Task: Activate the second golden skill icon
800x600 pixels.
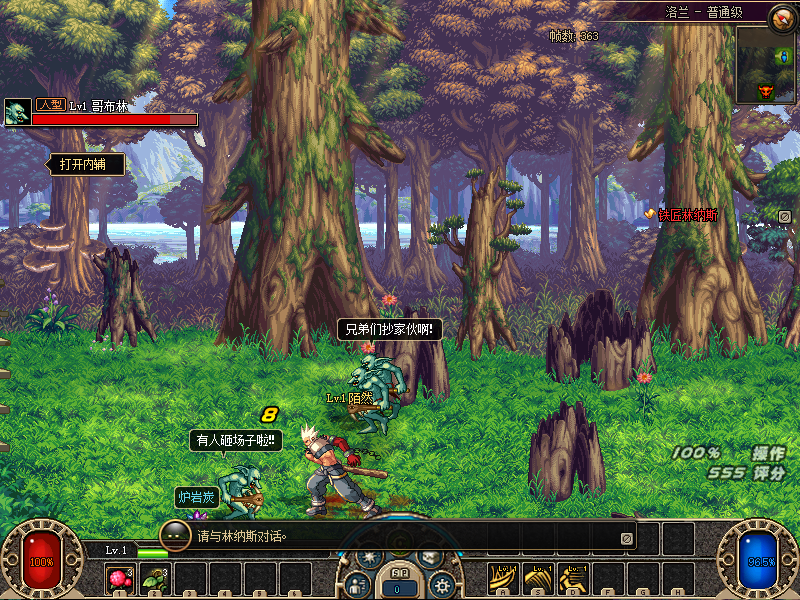Action: (538, 578)
